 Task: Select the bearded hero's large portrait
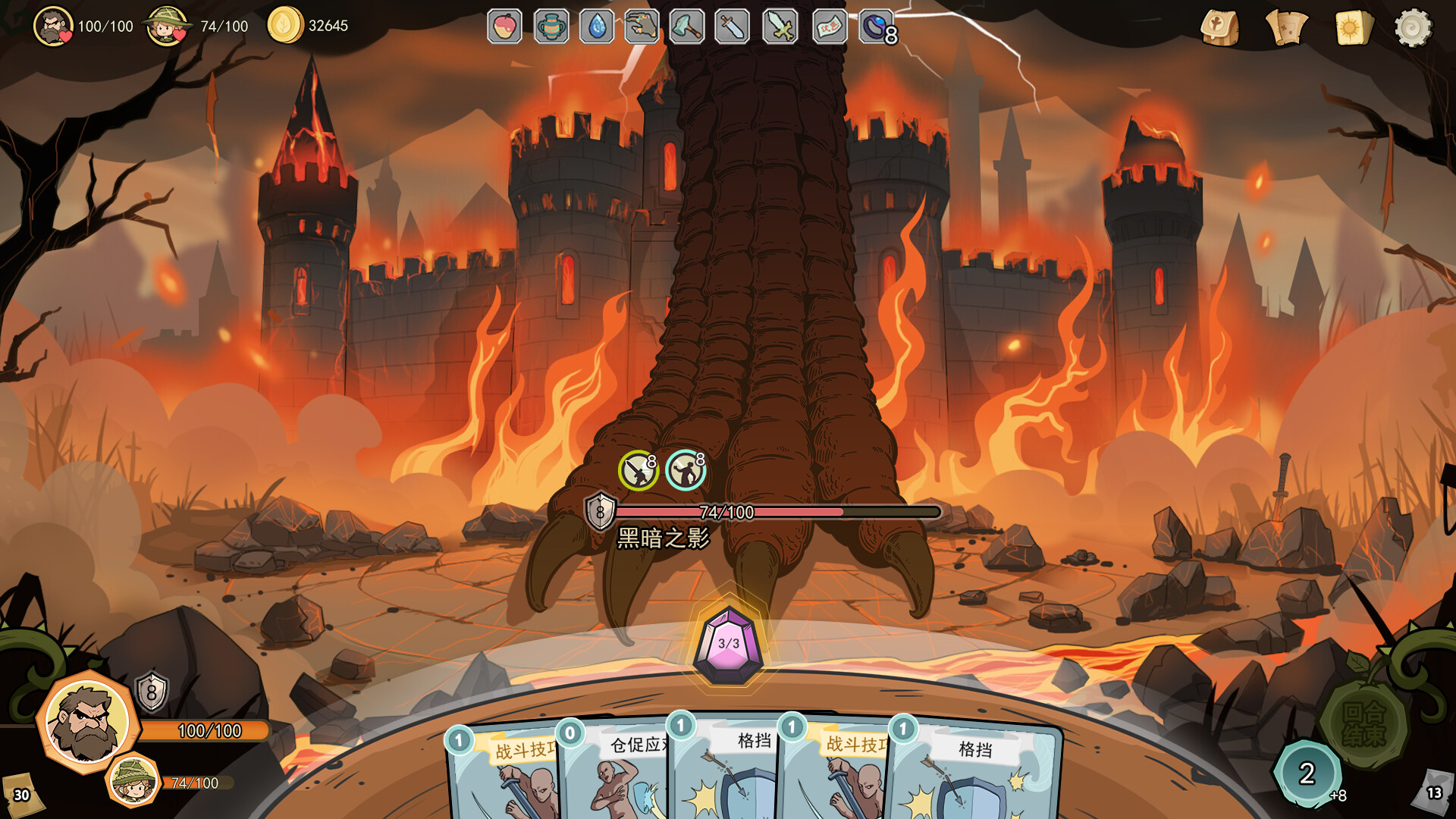(87, 721)
